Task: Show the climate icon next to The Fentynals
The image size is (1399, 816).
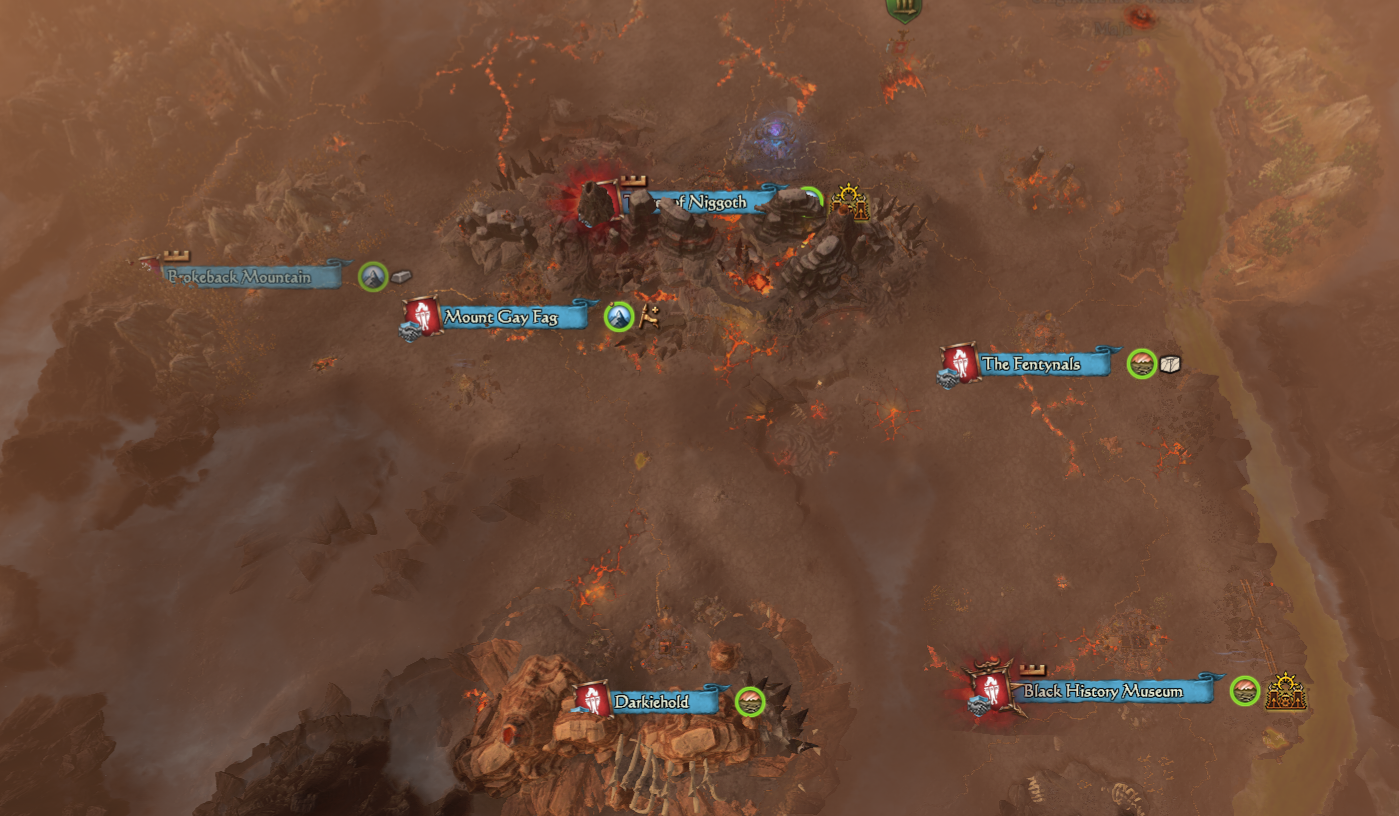Action: coord(1141,364)
